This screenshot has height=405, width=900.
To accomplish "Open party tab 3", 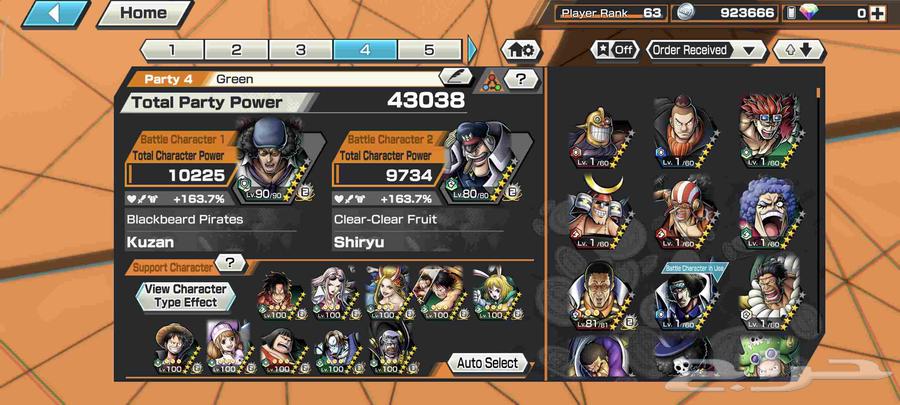I will [301, 49].
